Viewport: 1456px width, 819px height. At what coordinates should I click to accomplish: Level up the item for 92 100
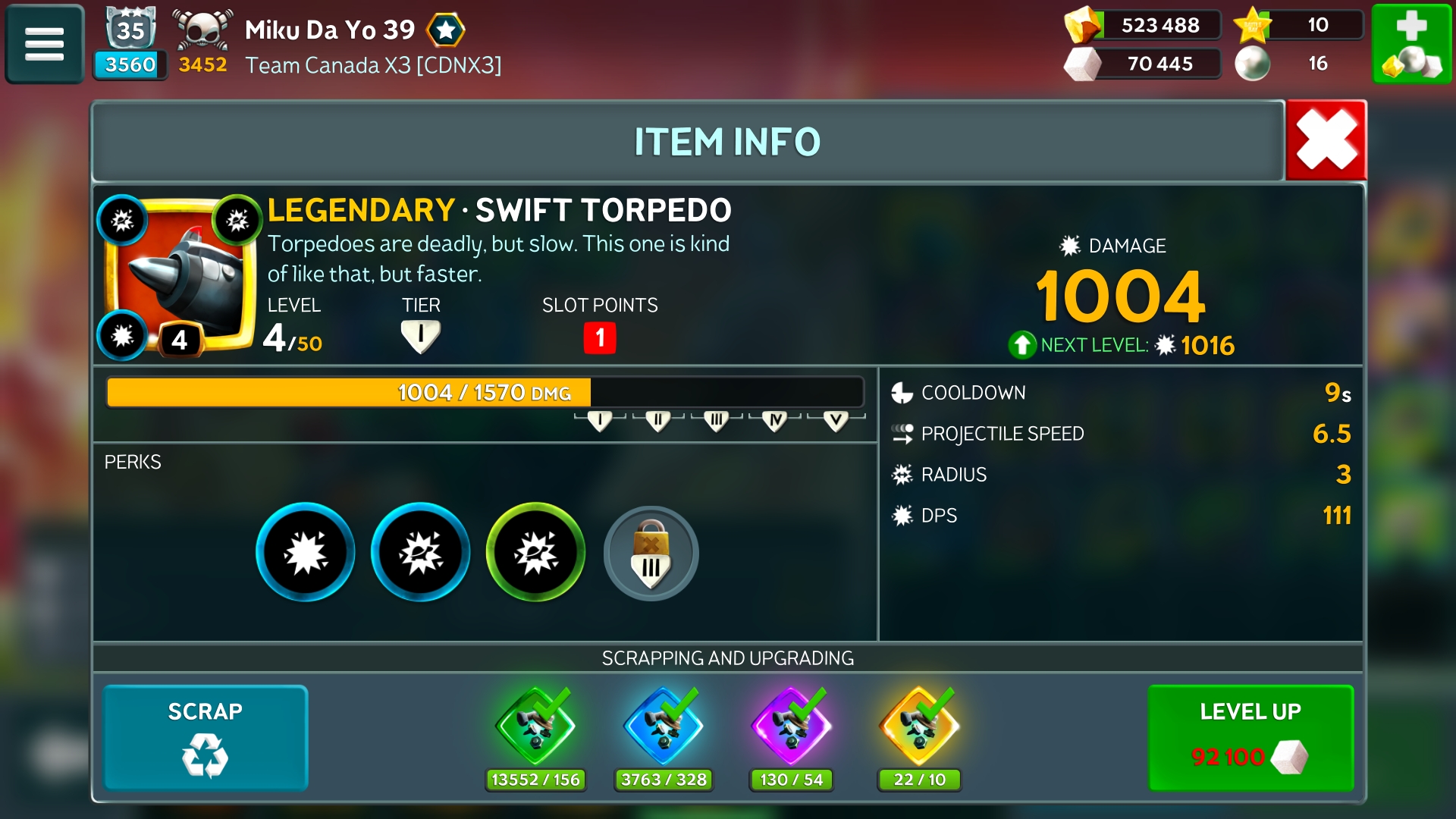click(x=1250, y=737)
